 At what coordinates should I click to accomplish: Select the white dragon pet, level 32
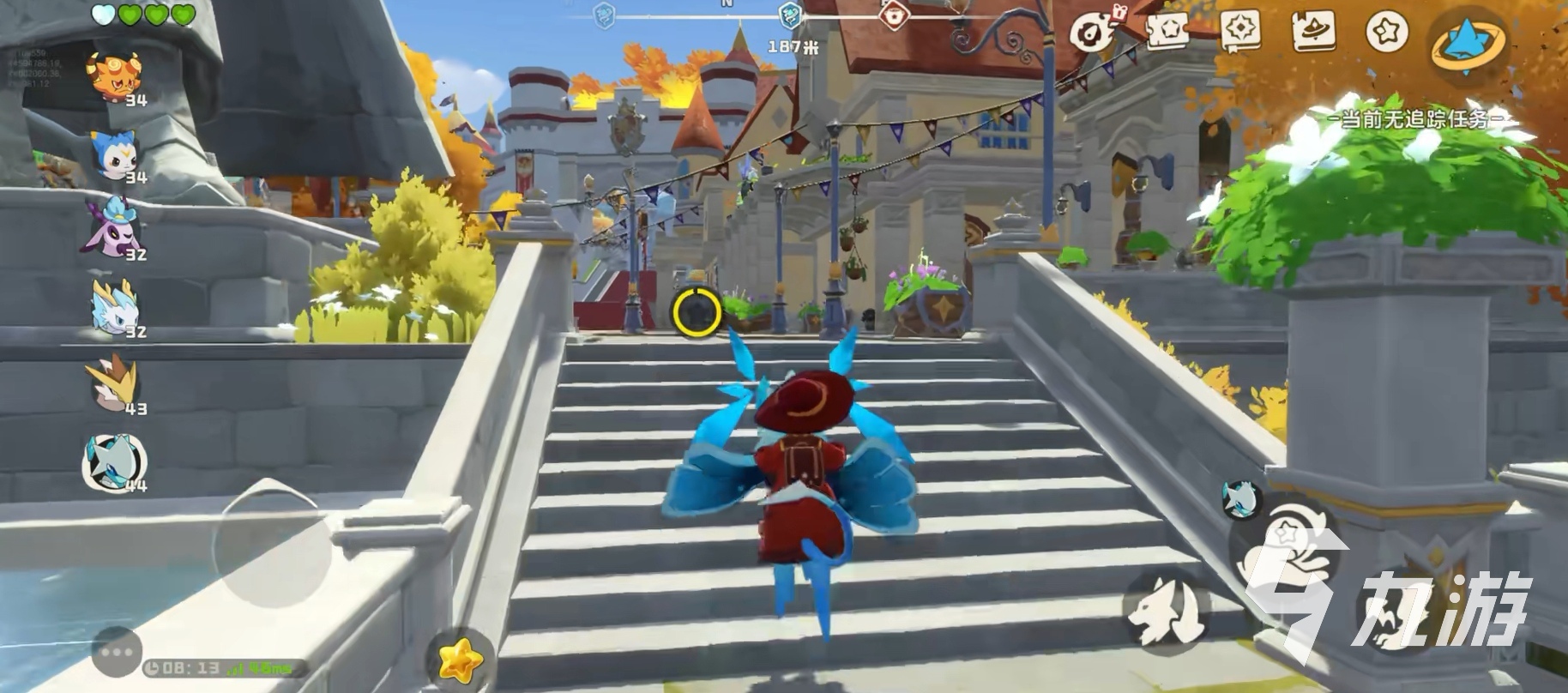coord(117,306)
